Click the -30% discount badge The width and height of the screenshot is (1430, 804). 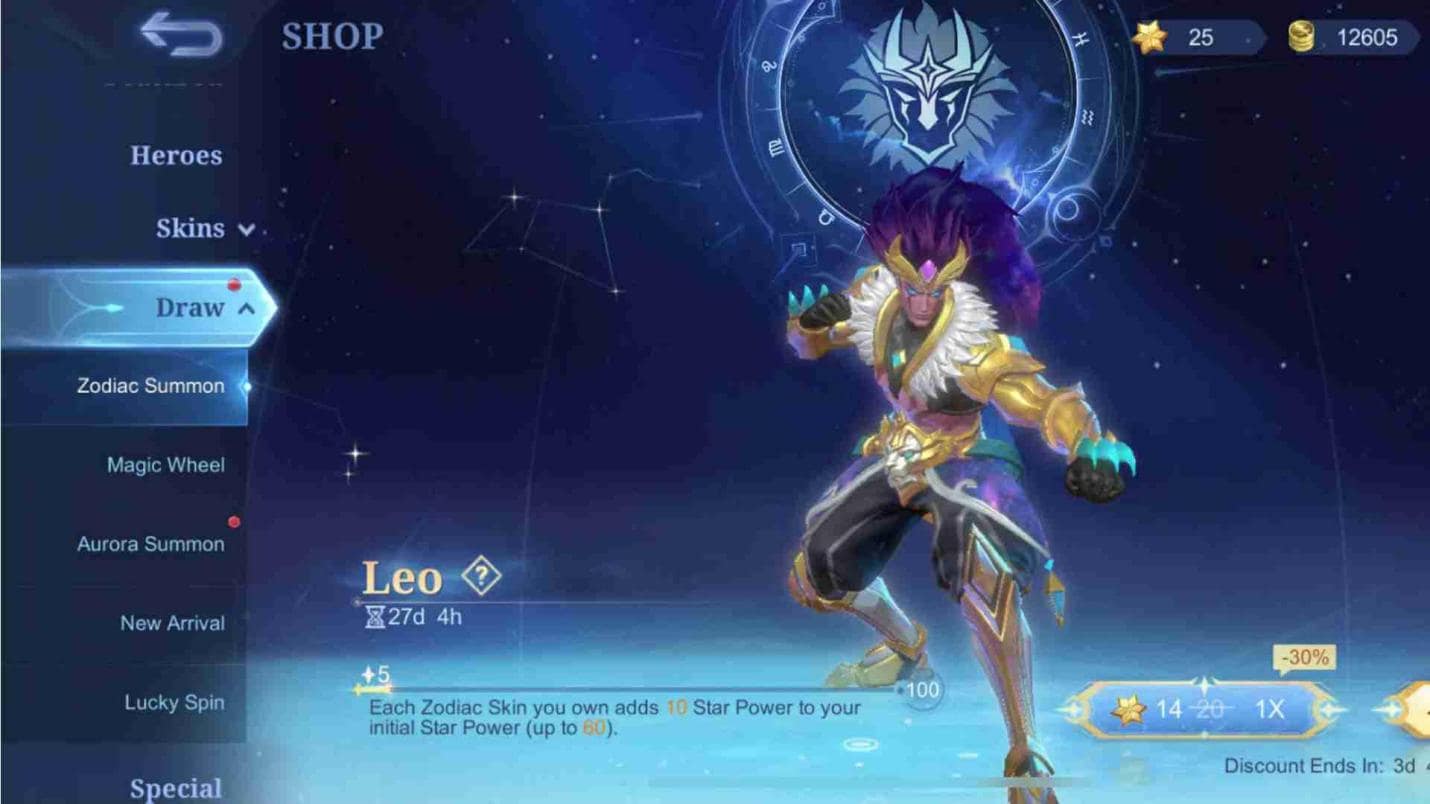[1306, 658]
